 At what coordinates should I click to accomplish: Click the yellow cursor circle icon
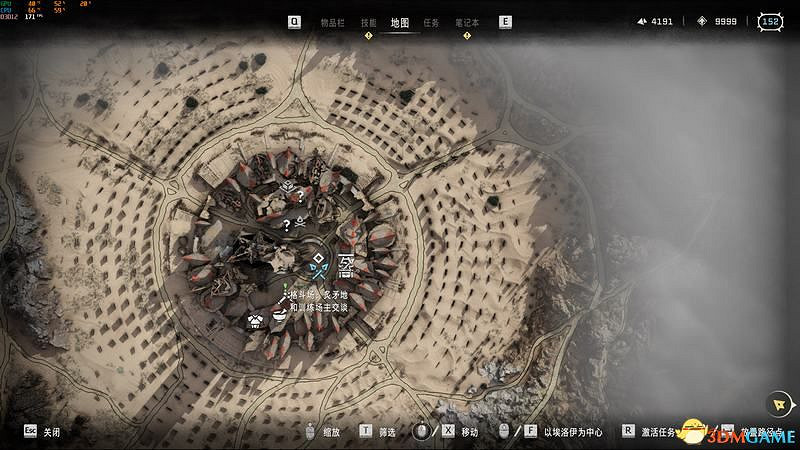coord(777,403)
